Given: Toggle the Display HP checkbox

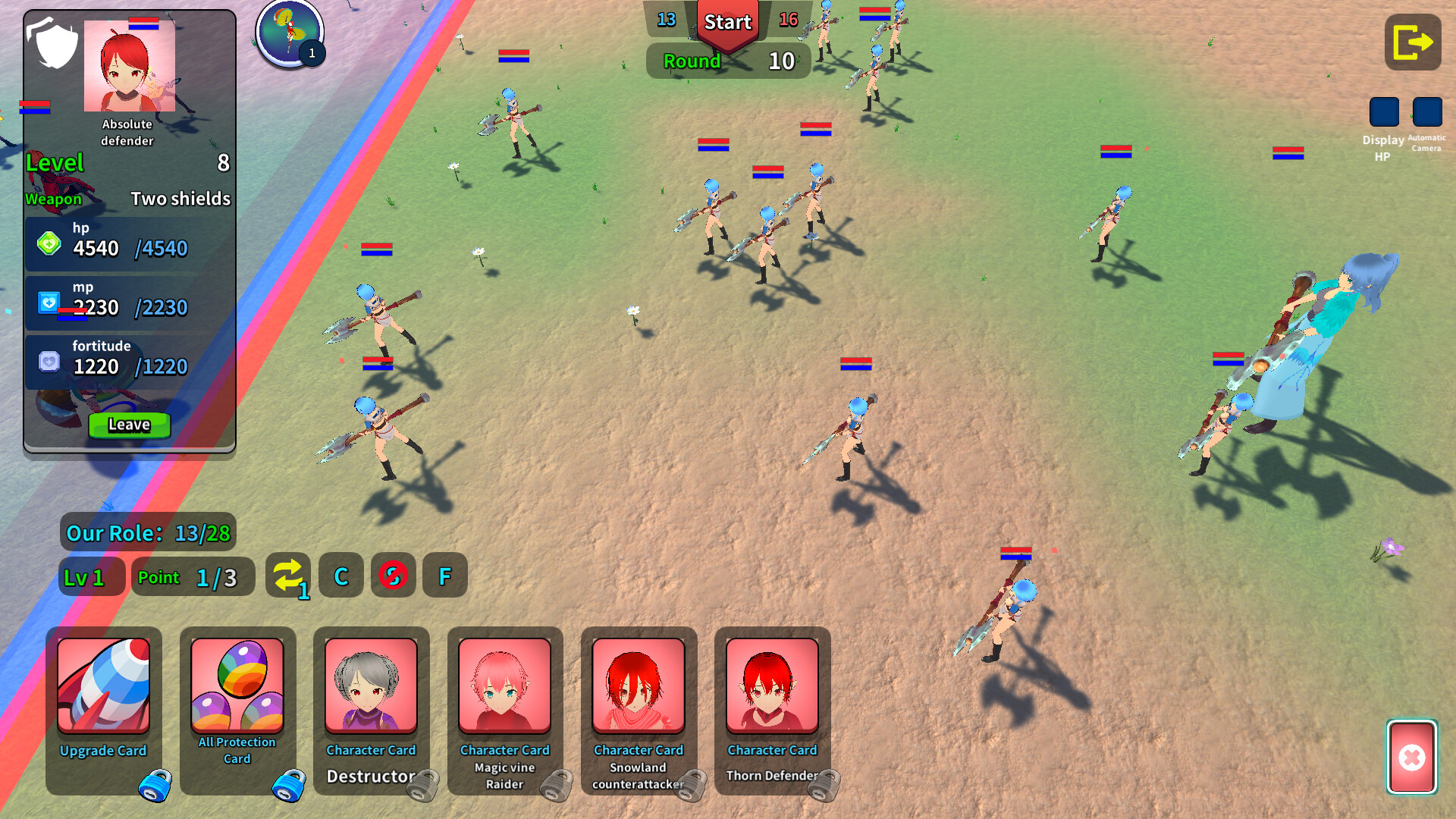Looking at the screenshot, I should tap(1383, 112).
